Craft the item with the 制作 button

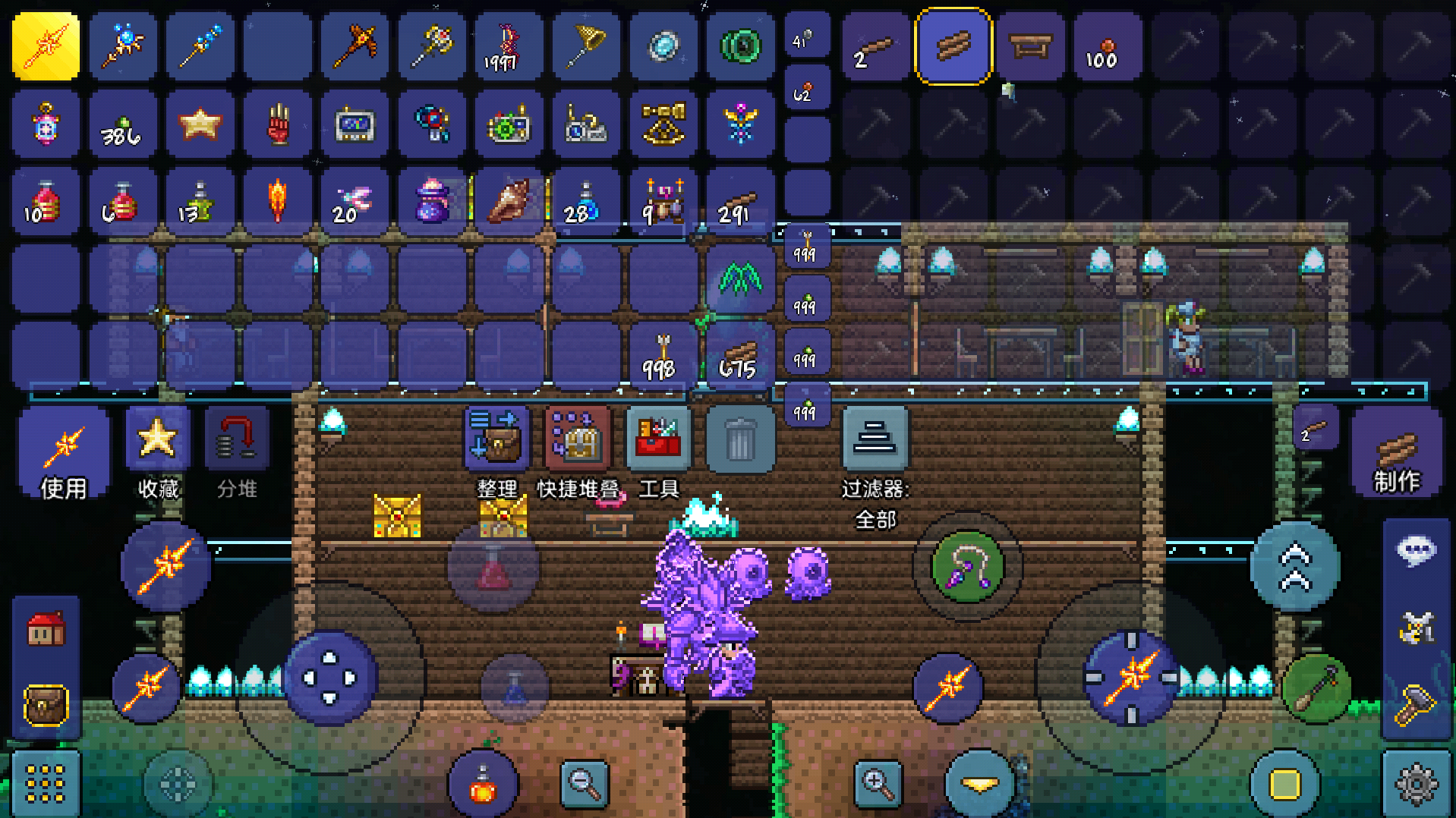pyautogui.click(x=1396, y=454)
